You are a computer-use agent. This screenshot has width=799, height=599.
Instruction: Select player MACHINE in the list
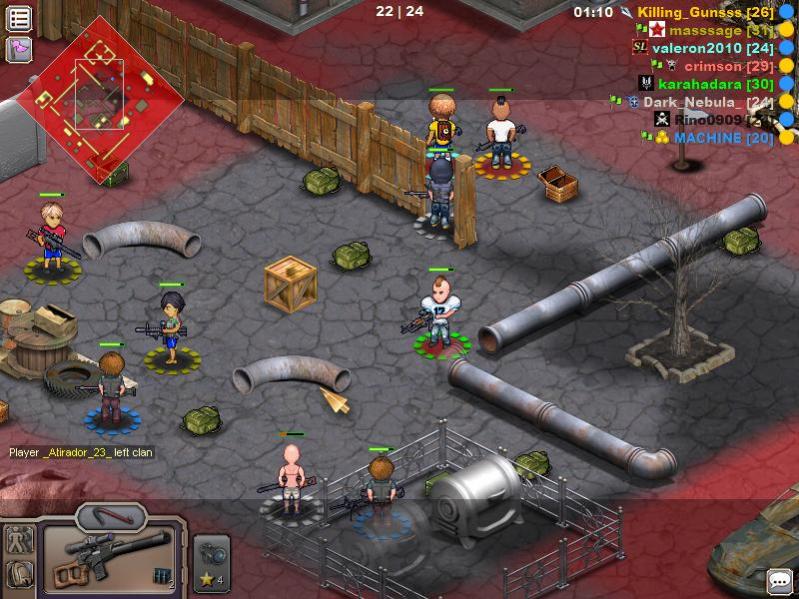[722, 138]
